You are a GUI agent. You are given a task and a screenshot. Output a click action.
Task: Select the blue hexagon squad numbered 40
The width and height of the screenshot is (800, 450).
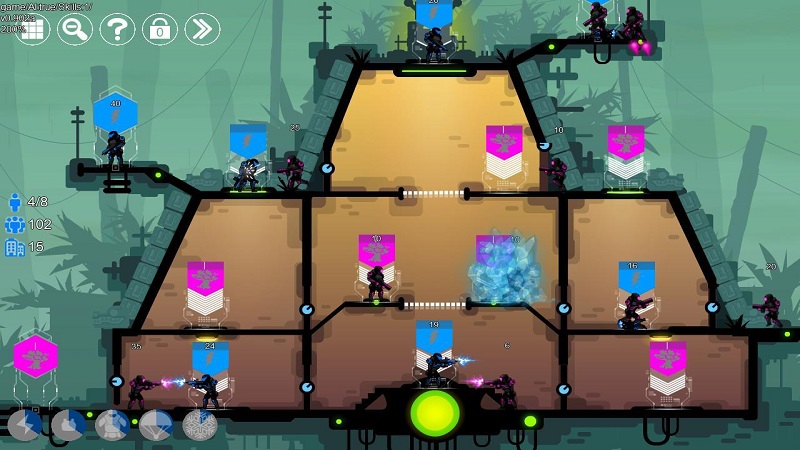click(x=115, y=112)
